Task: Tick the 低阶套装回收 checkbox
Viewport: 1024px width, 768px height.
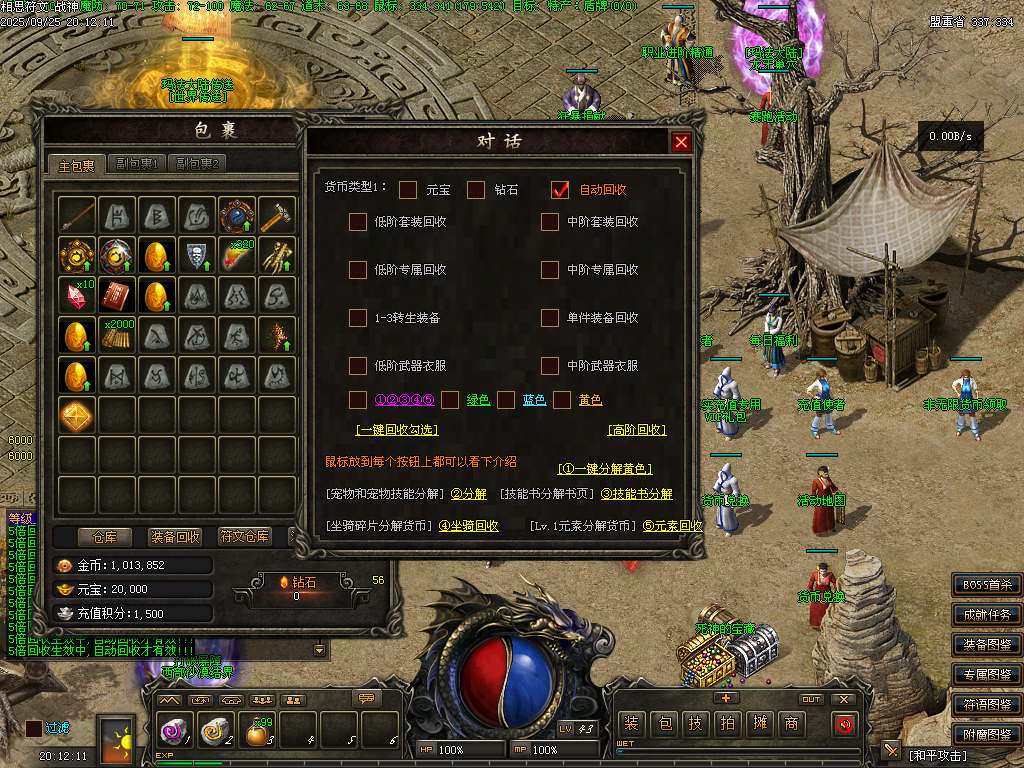Action: pos(358,222)
